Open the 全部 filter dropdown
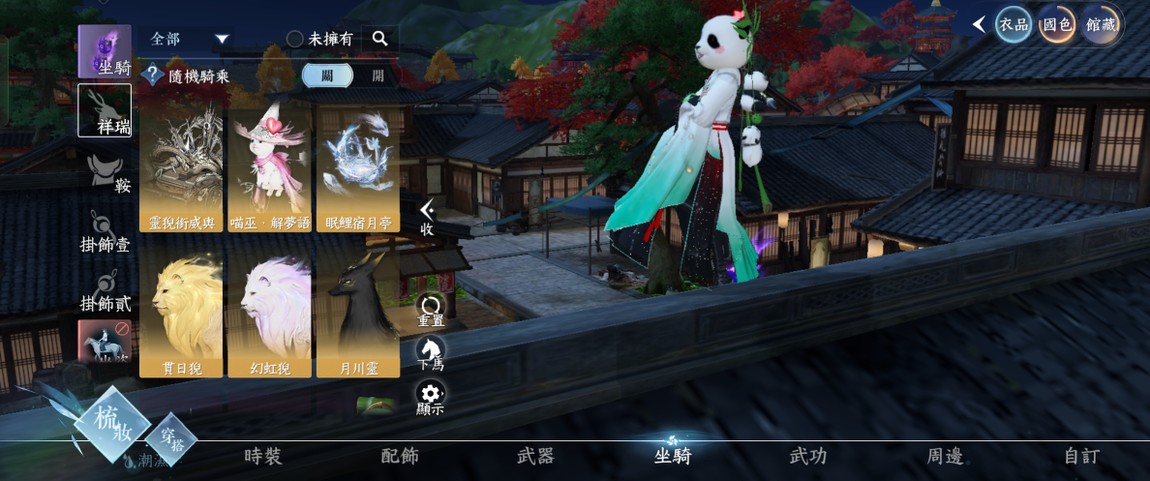The width and height of the screenshot is (1150, 481). (x=190, y=39)
